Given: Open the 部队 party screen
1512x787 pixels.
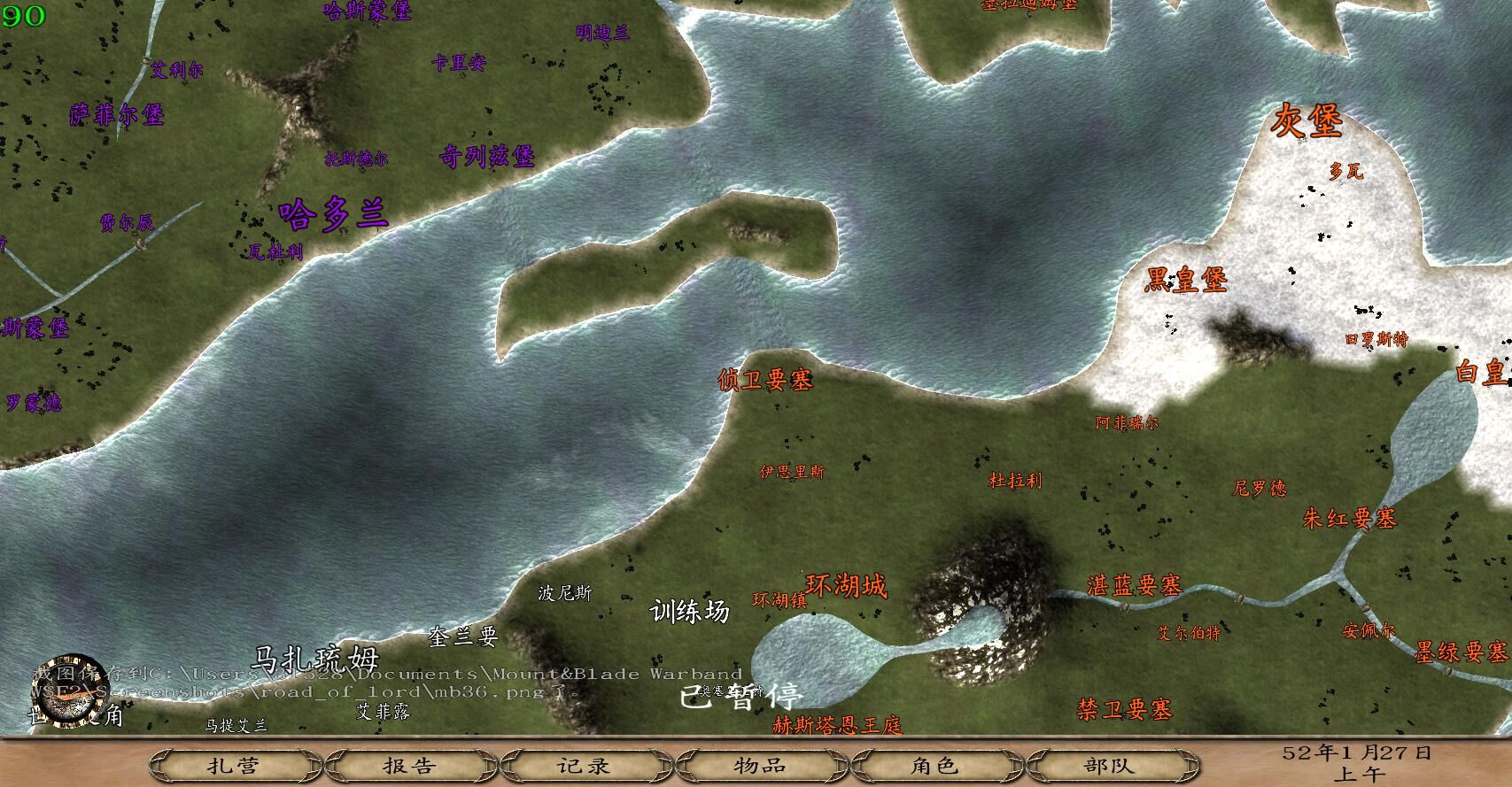Looking at the screenshot, I should tap(1109, 765).
